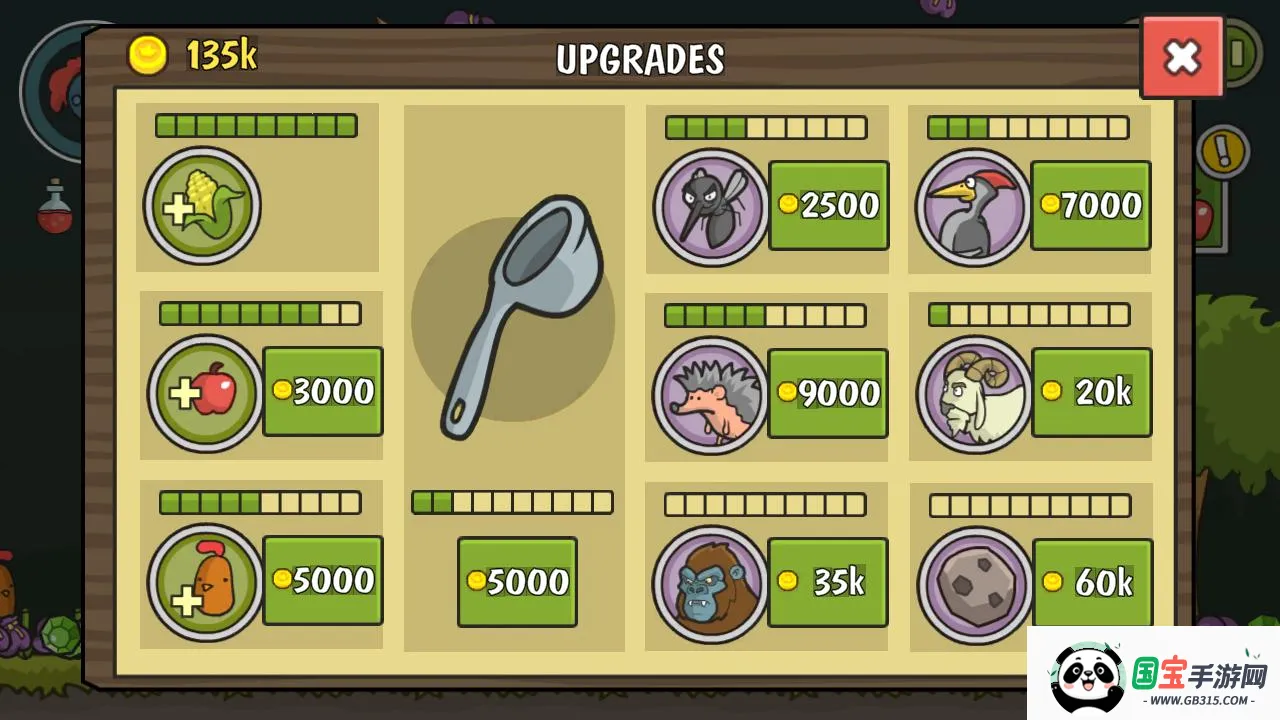Choose the ram portrait
The width and height of the screenshot is (1280, 720).
974,394
